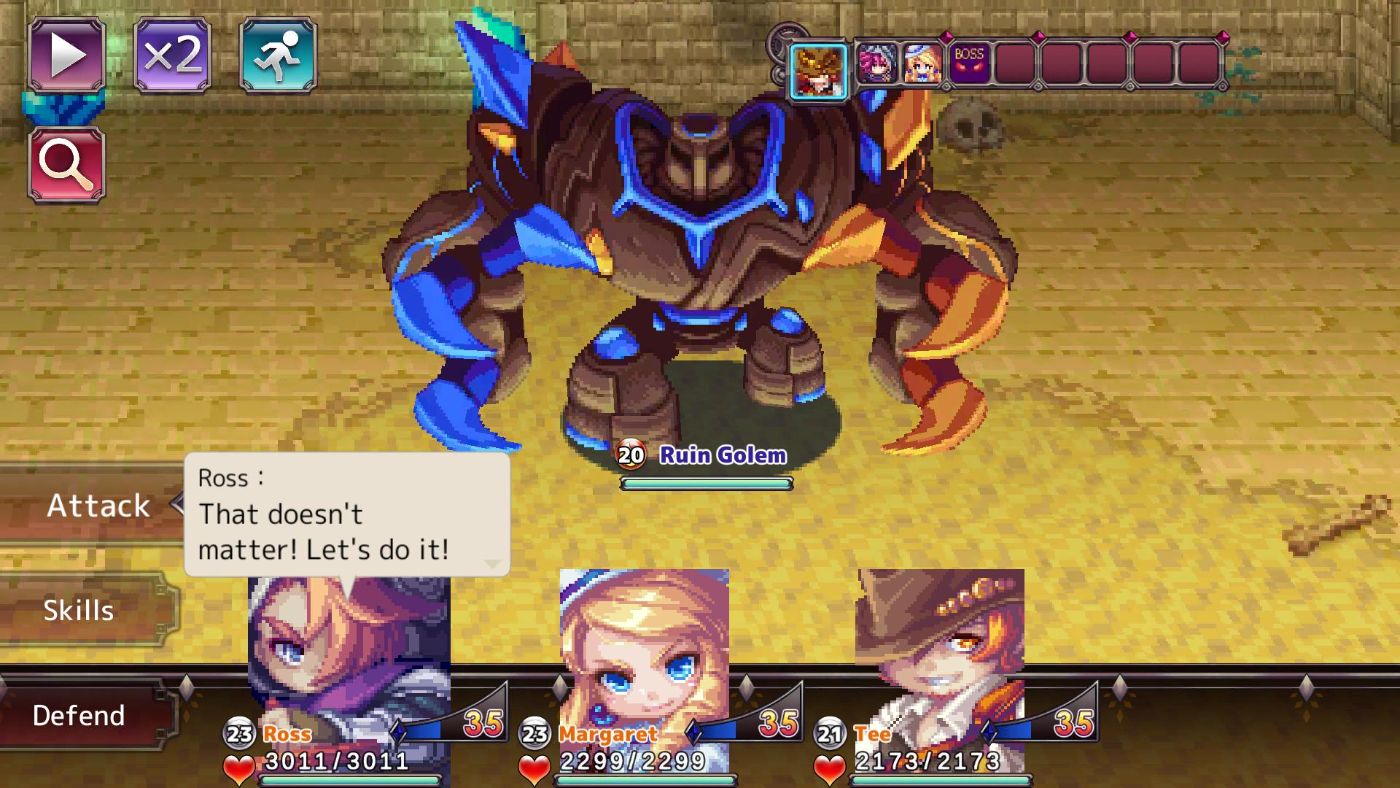Image resolution: width=1400 pixels, height=788 pixels.
Task: Choose the Defend command
Action: 80,715
